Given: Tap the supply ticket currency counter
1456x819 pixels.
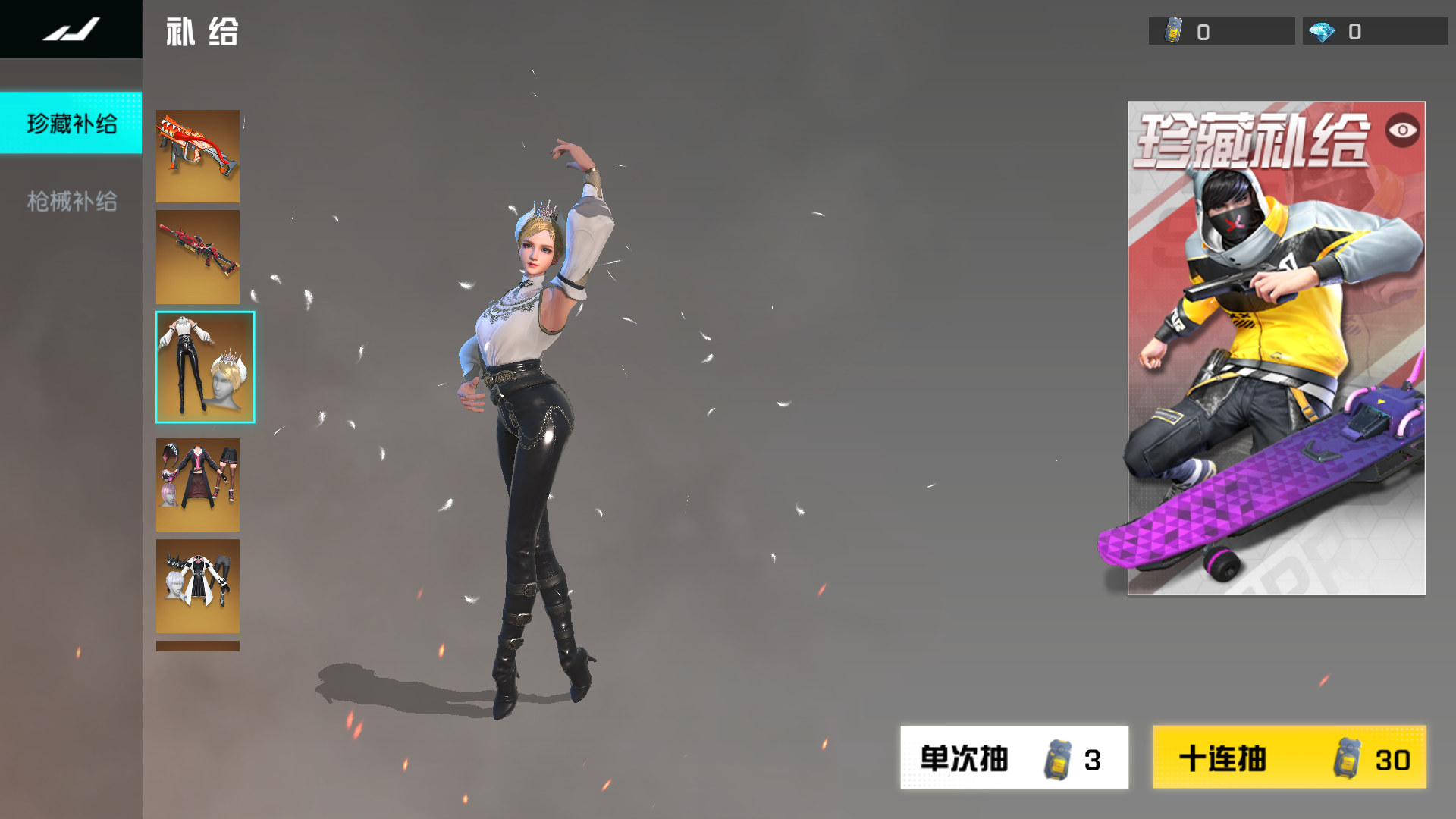Looking at the screenshot, I should 1221,32.
